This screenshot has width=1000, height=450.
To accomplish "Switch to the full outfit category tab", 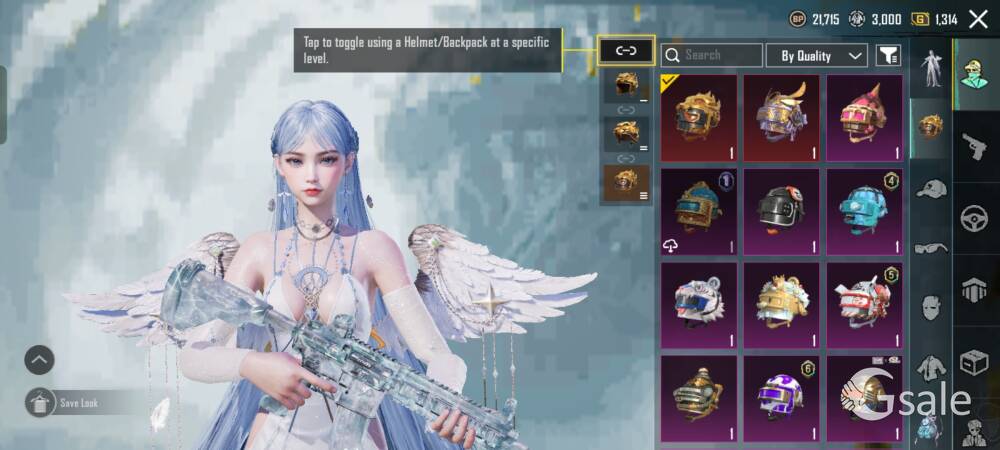I will 931,69.
